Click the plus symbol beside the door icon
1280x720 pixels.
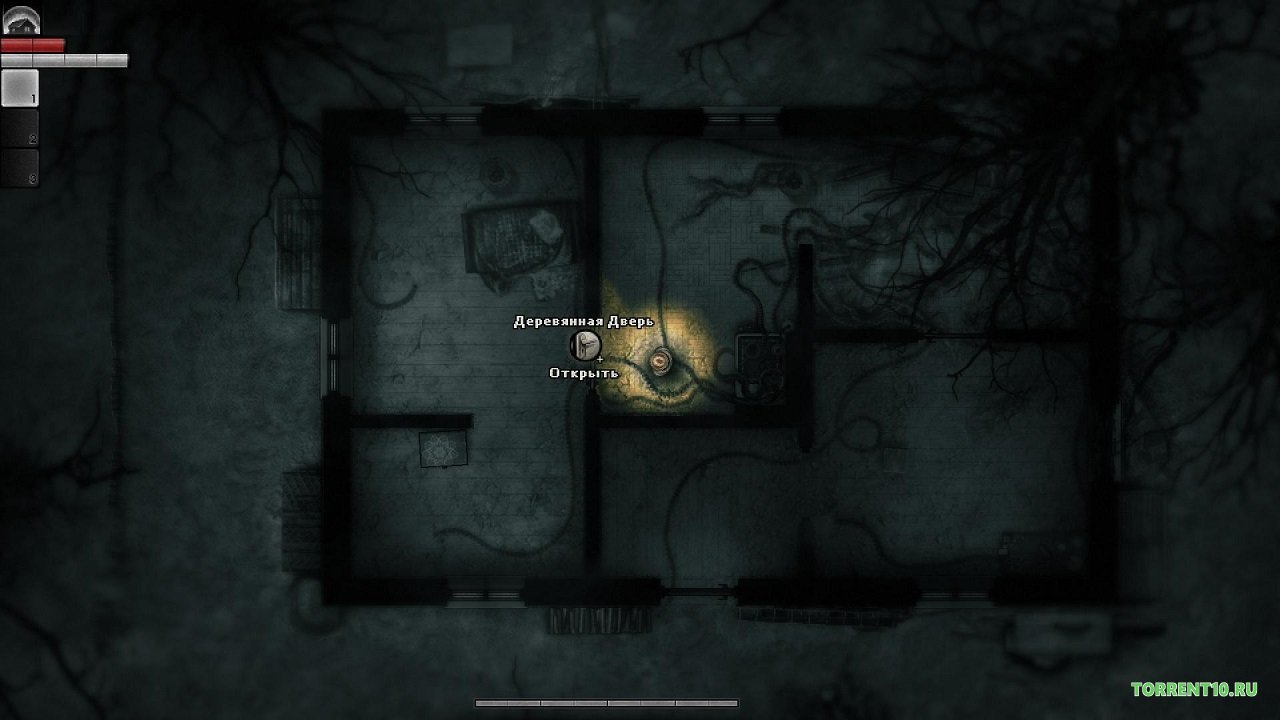(x=602, y=358)
